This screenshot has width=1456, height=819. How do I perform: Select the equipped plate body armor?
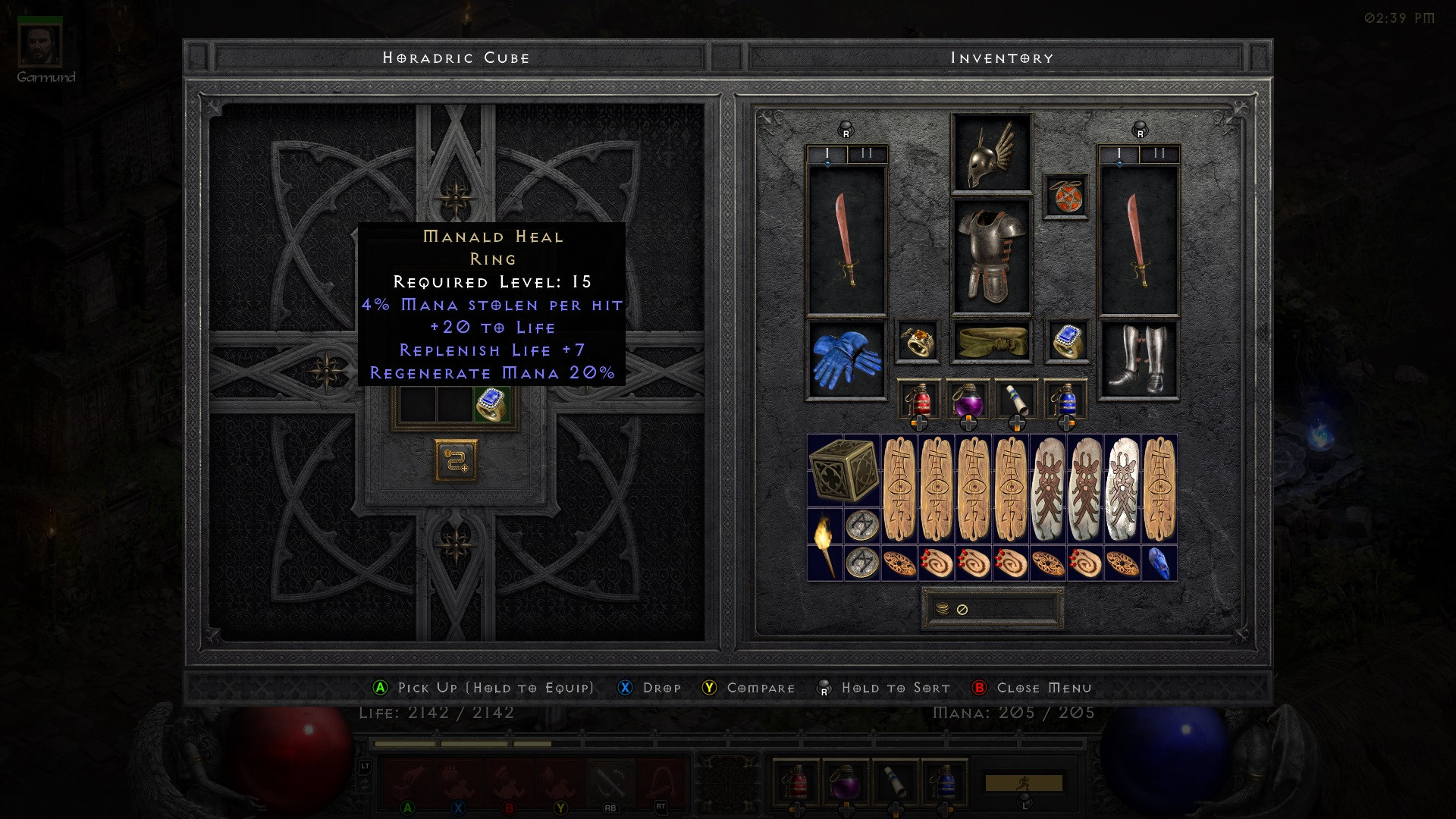(x=991, y=256)
